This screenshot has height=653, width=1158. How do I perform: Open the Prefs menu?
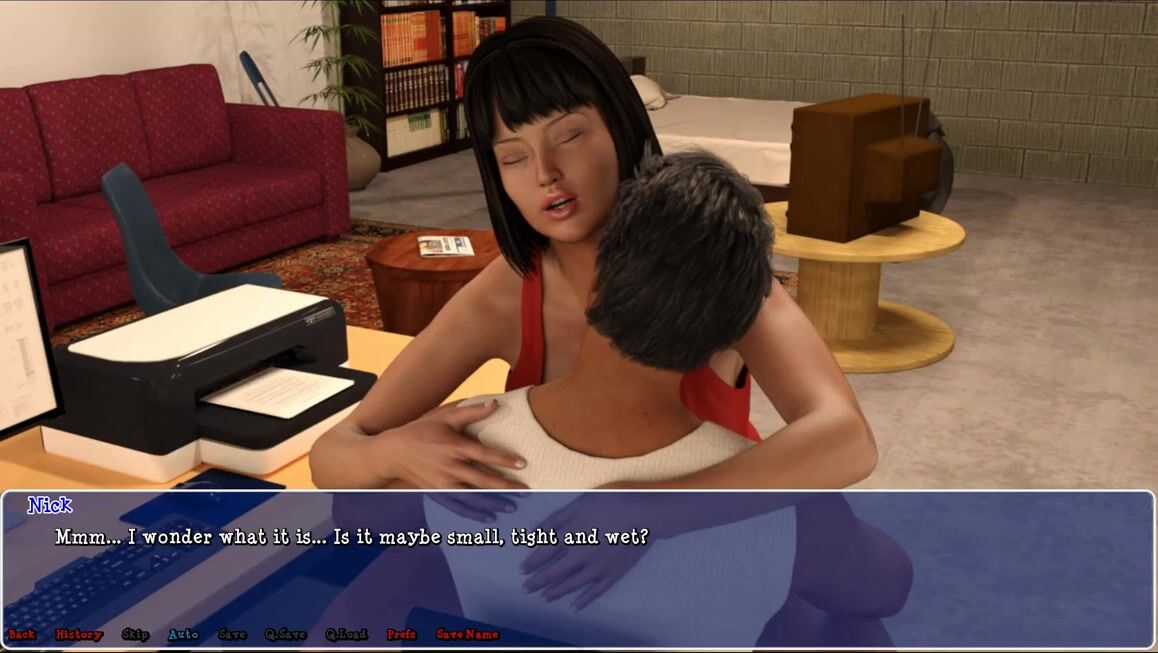pyautogui.click(x=401, y=634)
